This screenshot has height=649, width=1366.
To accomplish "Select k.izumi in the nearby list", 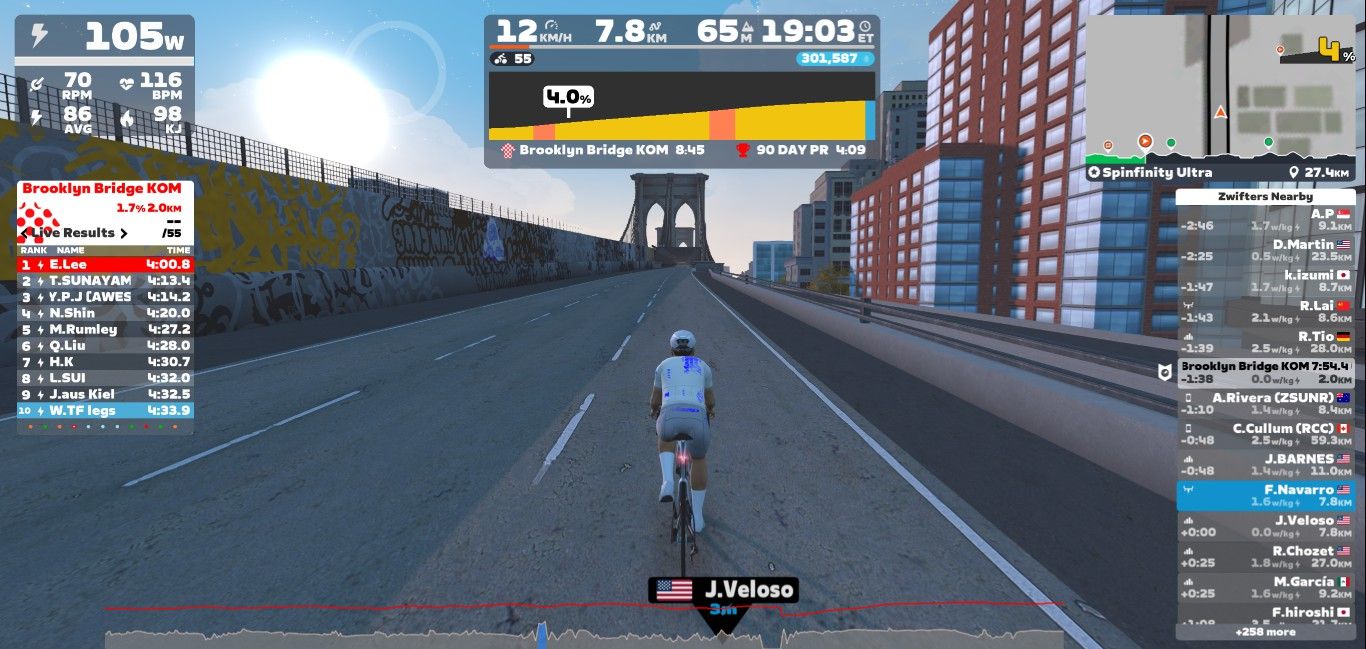I will 1266,280.
